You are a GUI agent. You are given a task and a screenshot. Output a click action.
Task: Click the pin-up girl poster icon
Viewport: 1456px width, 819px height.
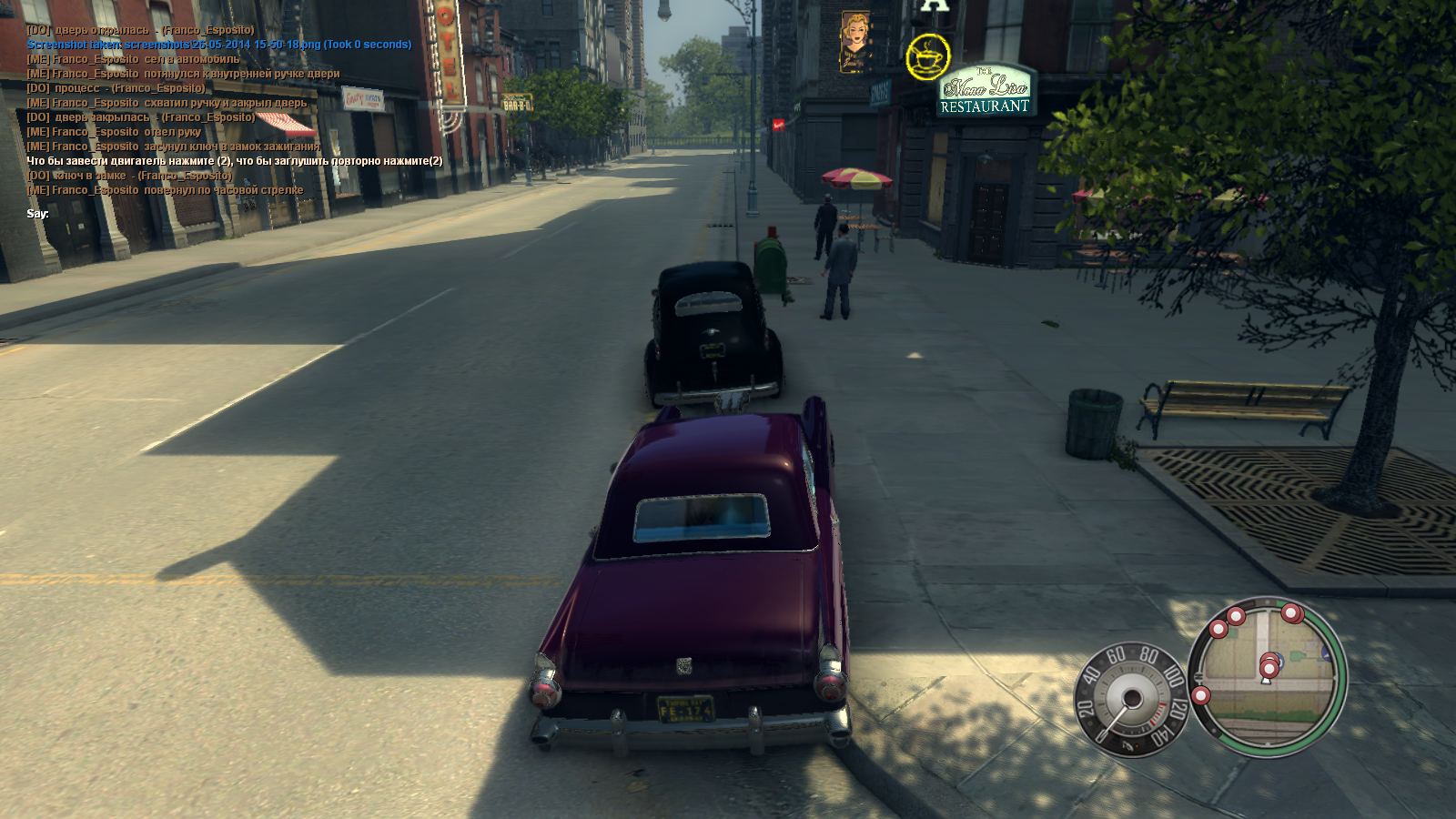tap(854, 42)
